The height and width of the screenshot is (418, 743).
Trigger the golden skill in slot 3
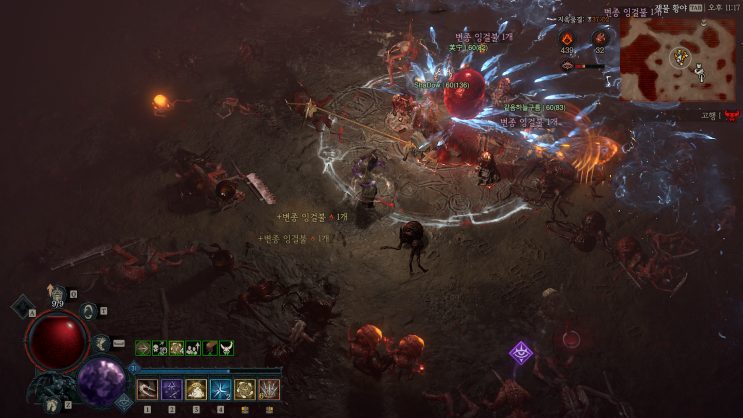coord(196,389)
